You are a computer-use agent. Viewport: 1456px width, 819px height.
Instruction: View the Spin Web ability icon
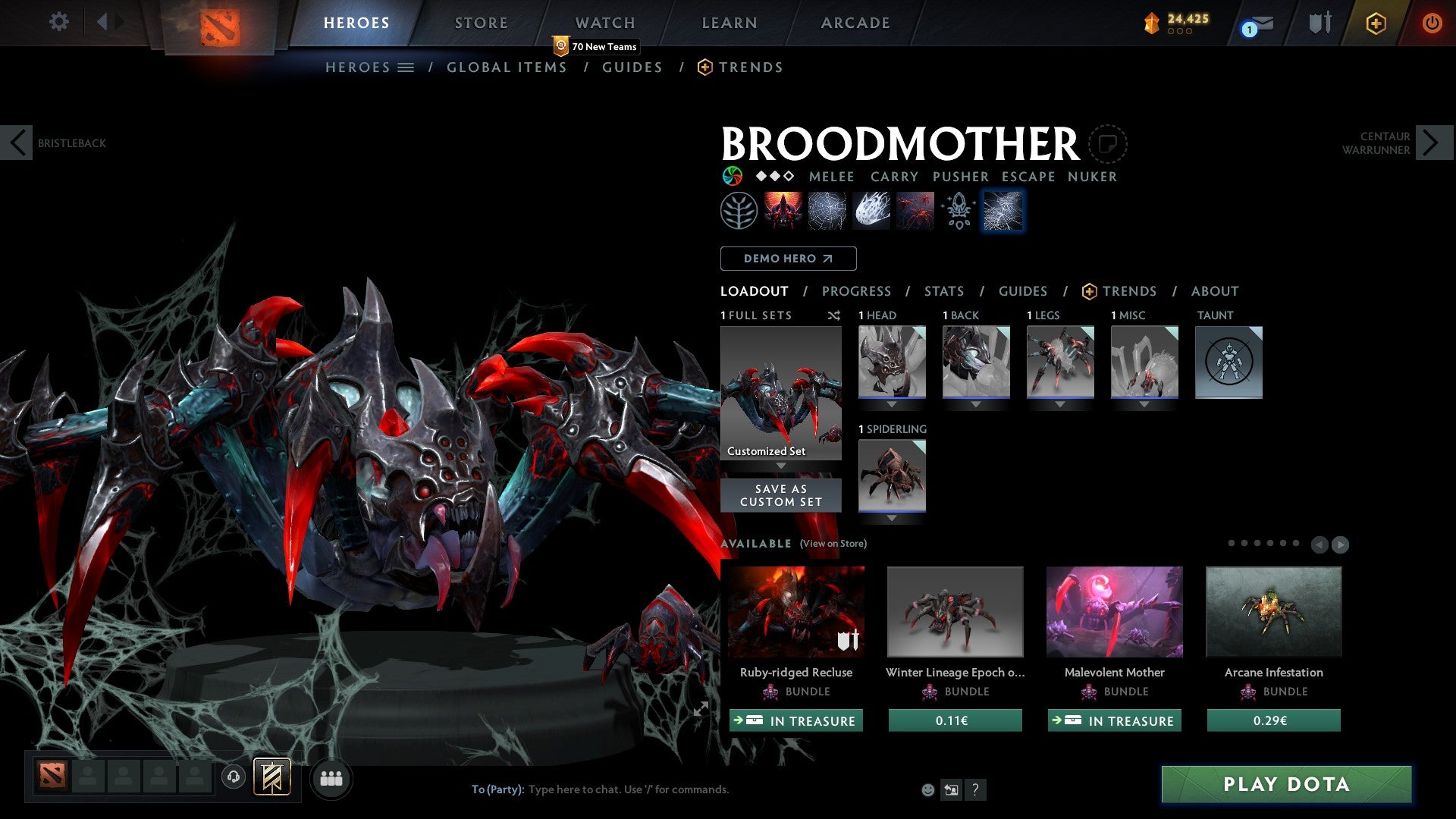(828, 210)
